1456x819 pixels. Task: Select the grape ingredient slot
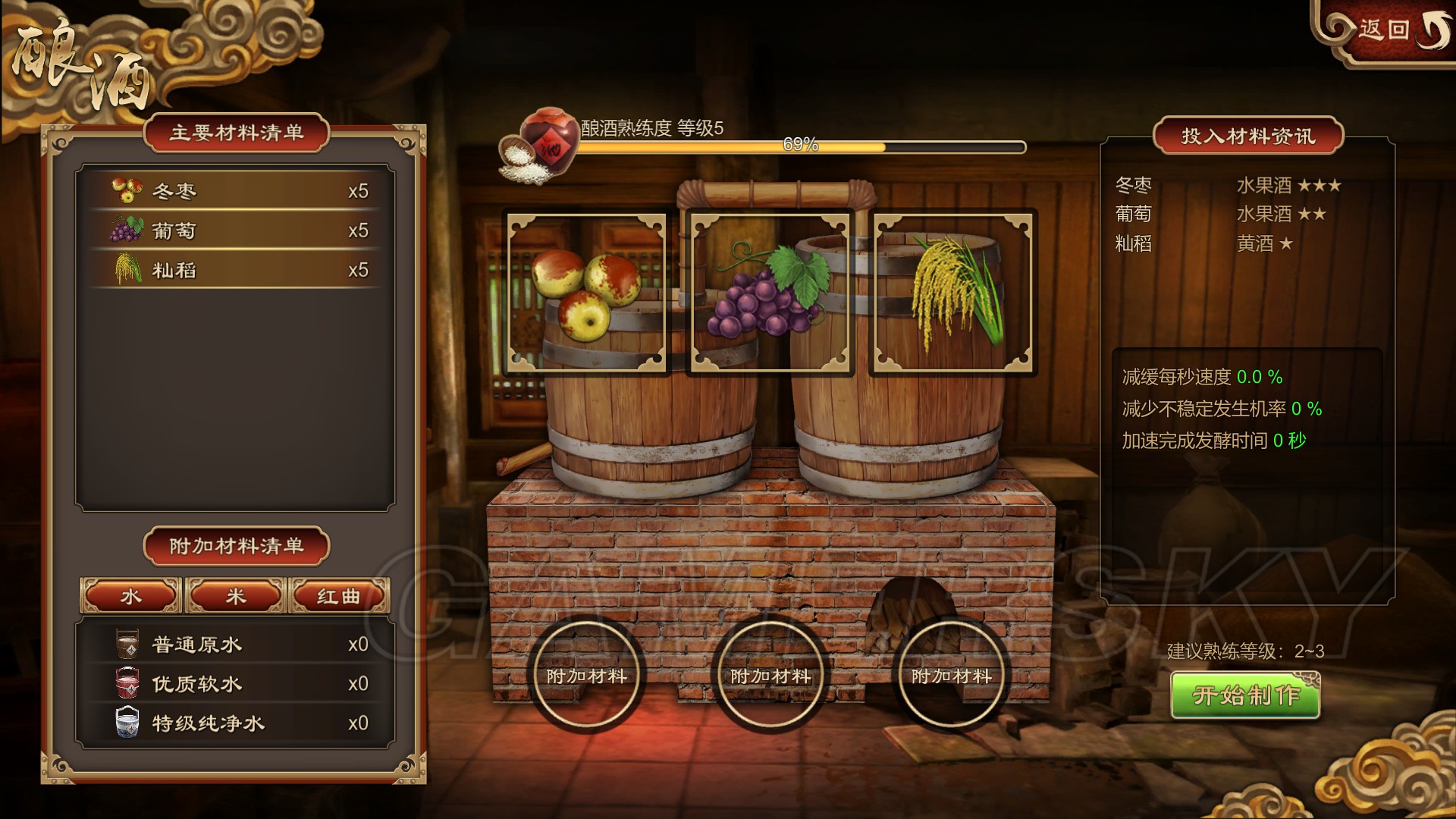coord(770,293)
